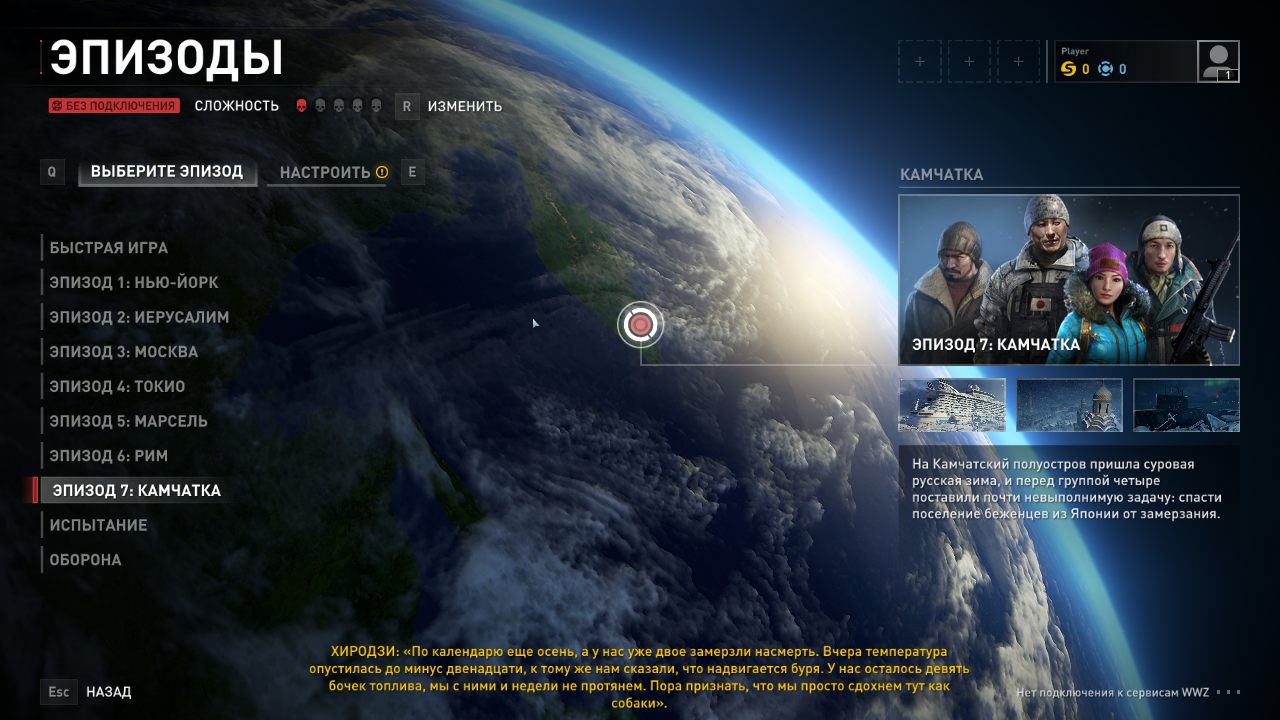This screenshot has height=720, width=1280.
Task: Select Эпизод 5: Марсель
Action: coord(129,421)
